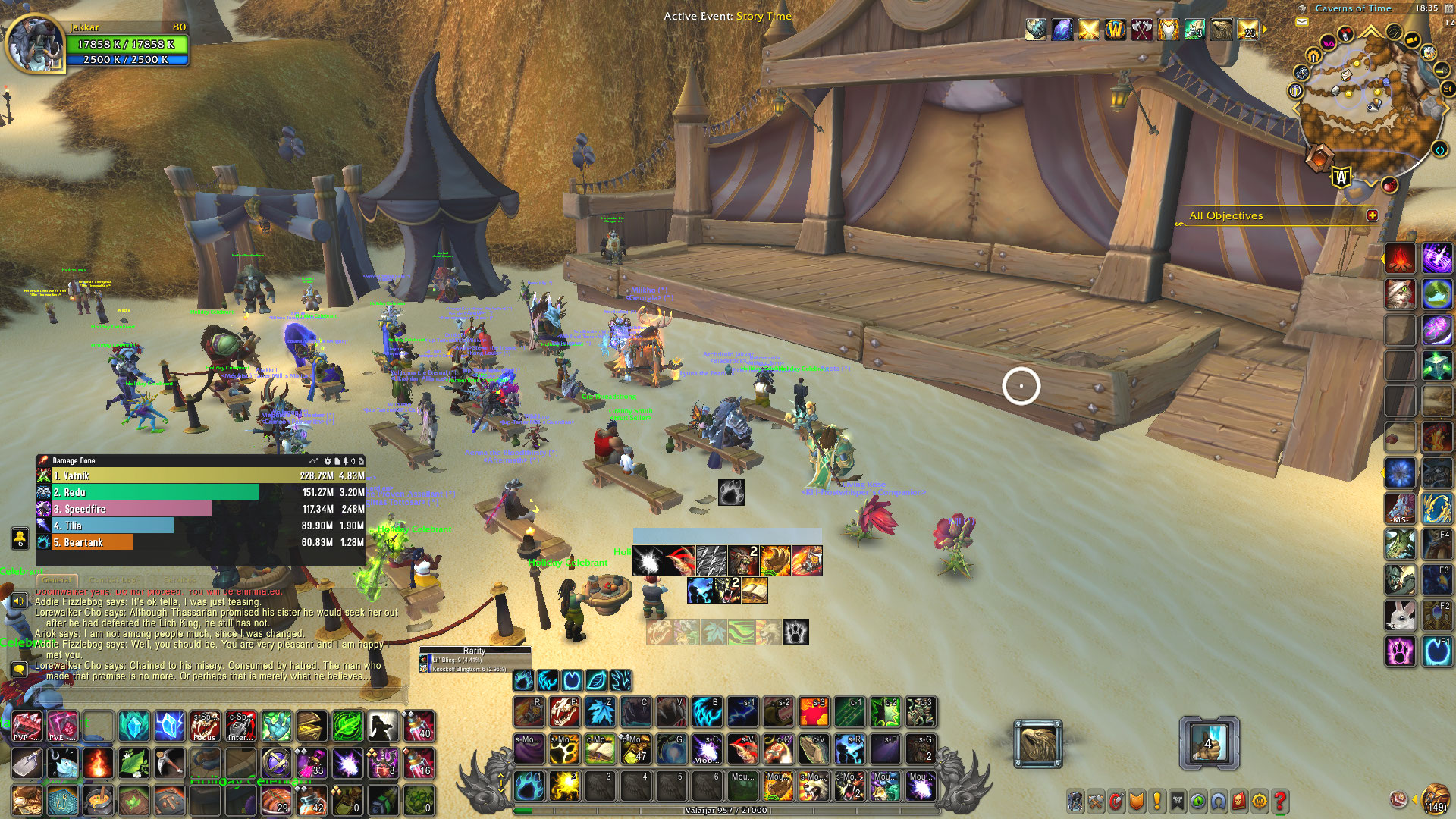Expand the bag bar yellow triangle arrow
Viewport: 1456px width, 819px height.
(1415, 799)
